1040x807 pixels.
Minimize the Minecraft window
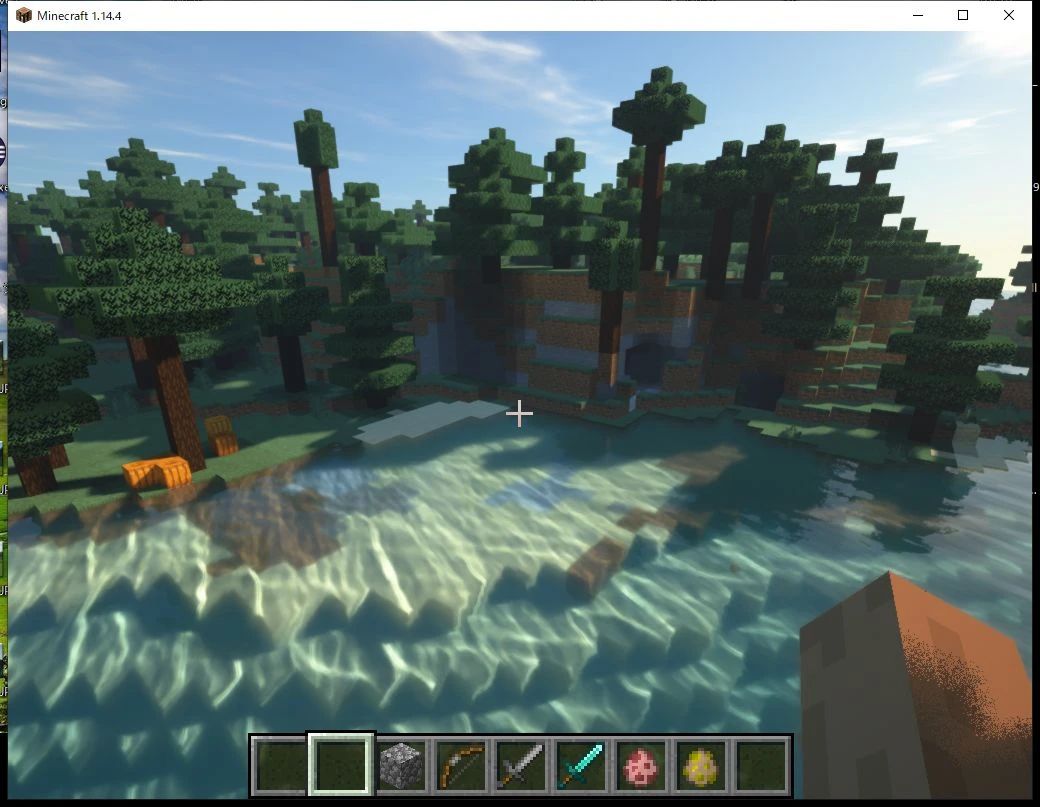tap(917, 15)
